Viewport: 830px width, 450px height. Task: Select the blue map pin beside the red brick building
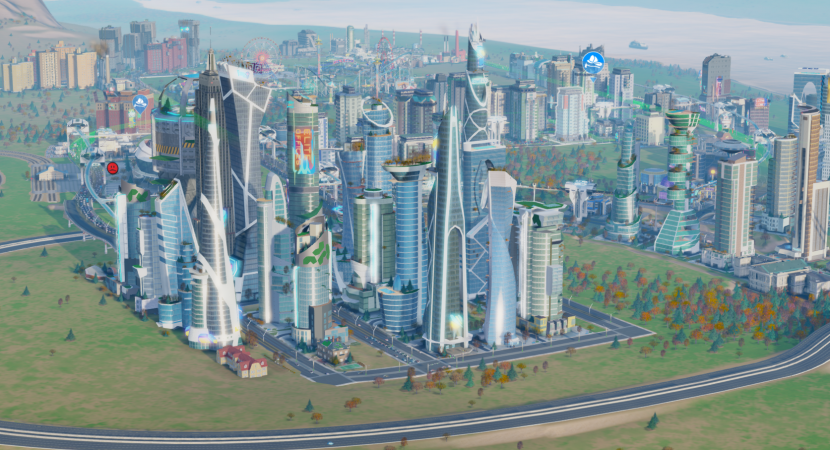(x=140, y=103)
